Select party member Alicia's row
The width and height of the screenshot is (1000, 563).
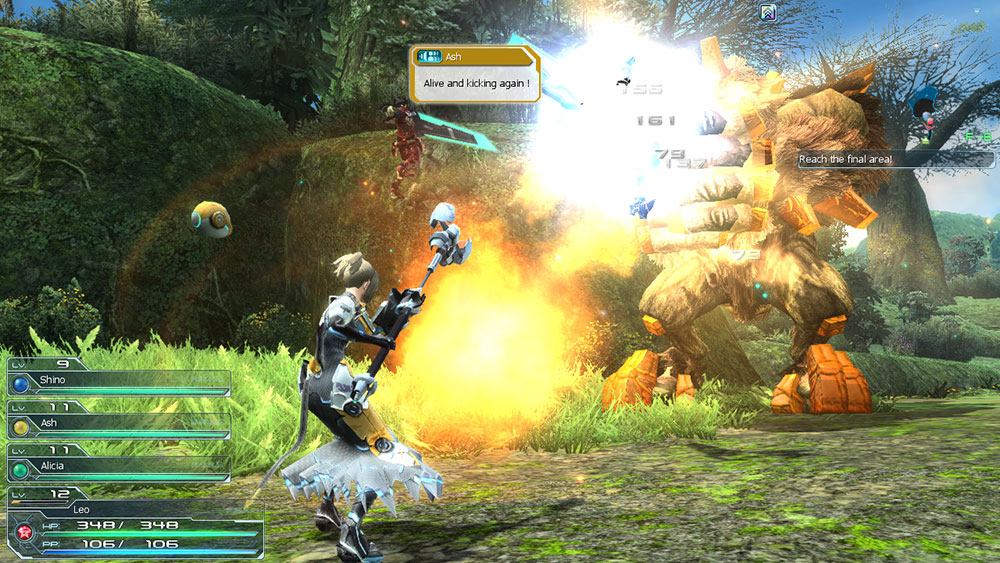click(x=118, y=464)
